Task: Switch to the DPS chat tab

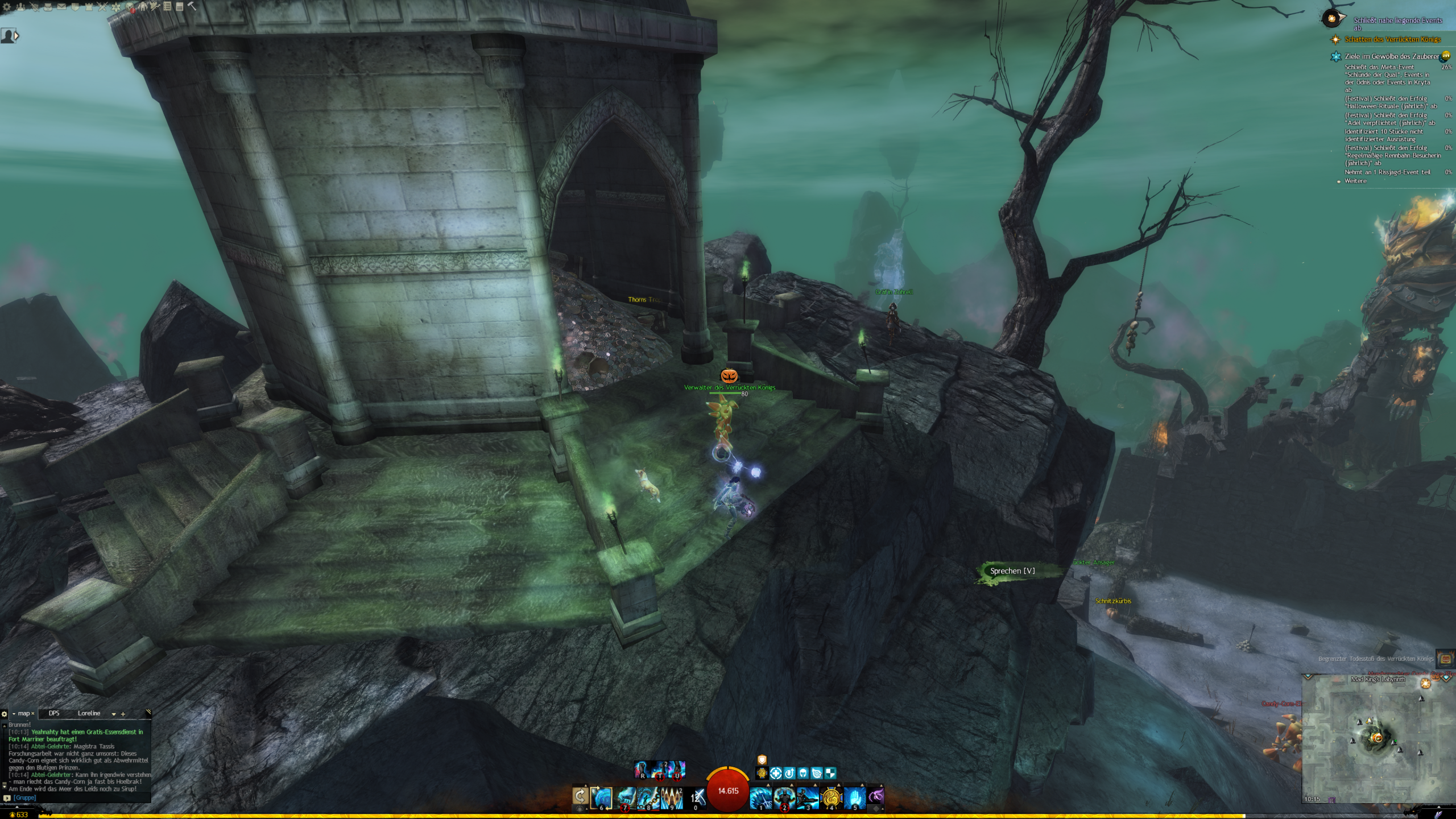Action: 54,713
